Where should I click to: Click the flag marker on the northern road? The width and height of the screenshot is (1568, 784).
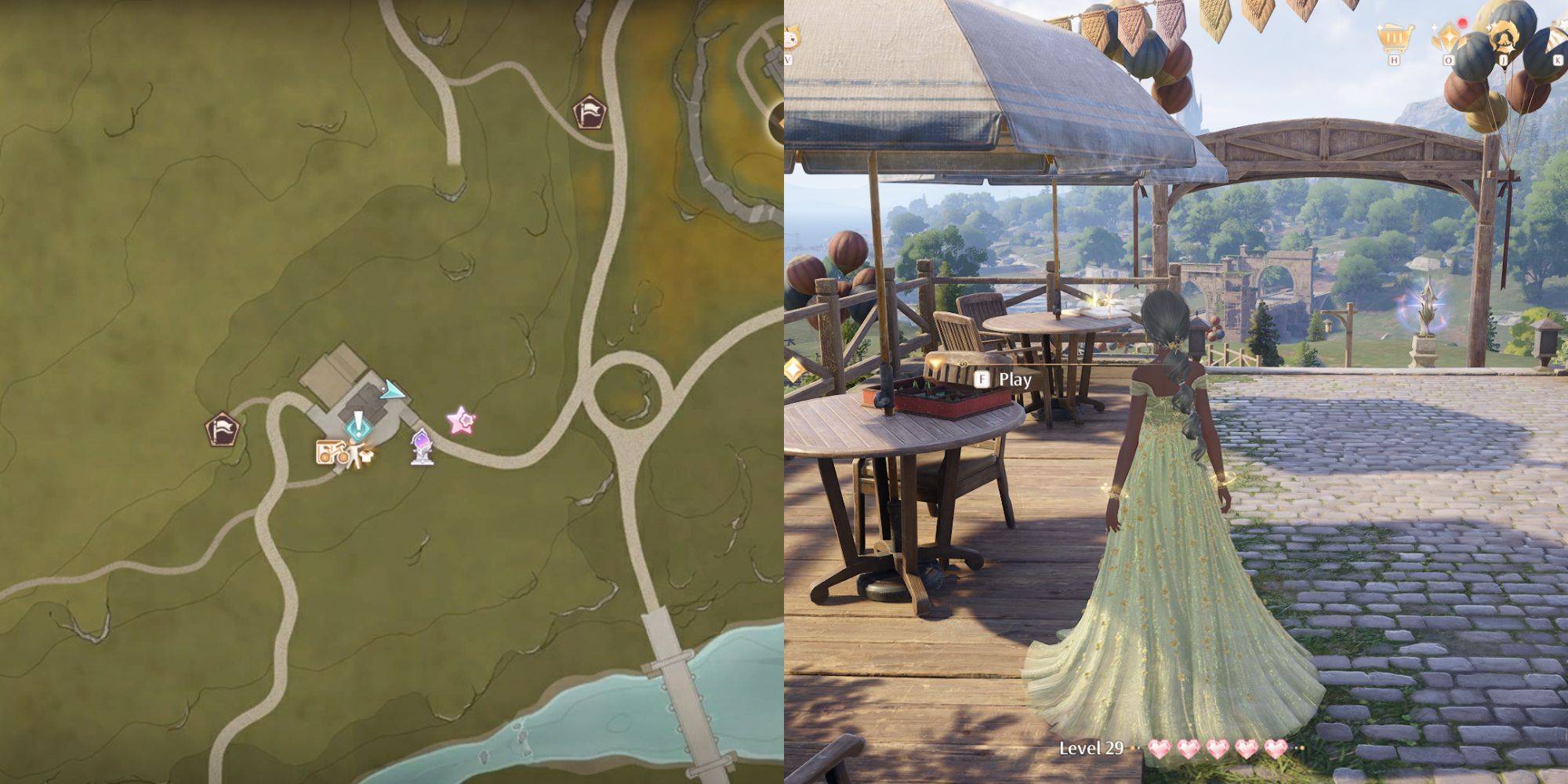coord(590,112)
